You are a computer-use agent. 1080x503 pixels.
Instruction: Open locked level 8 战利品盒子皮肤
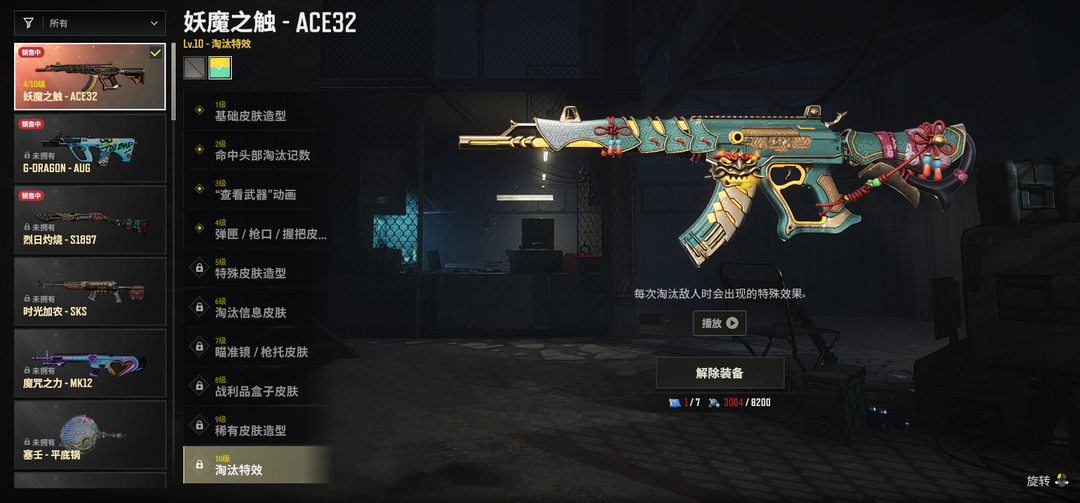pos(256,387)
